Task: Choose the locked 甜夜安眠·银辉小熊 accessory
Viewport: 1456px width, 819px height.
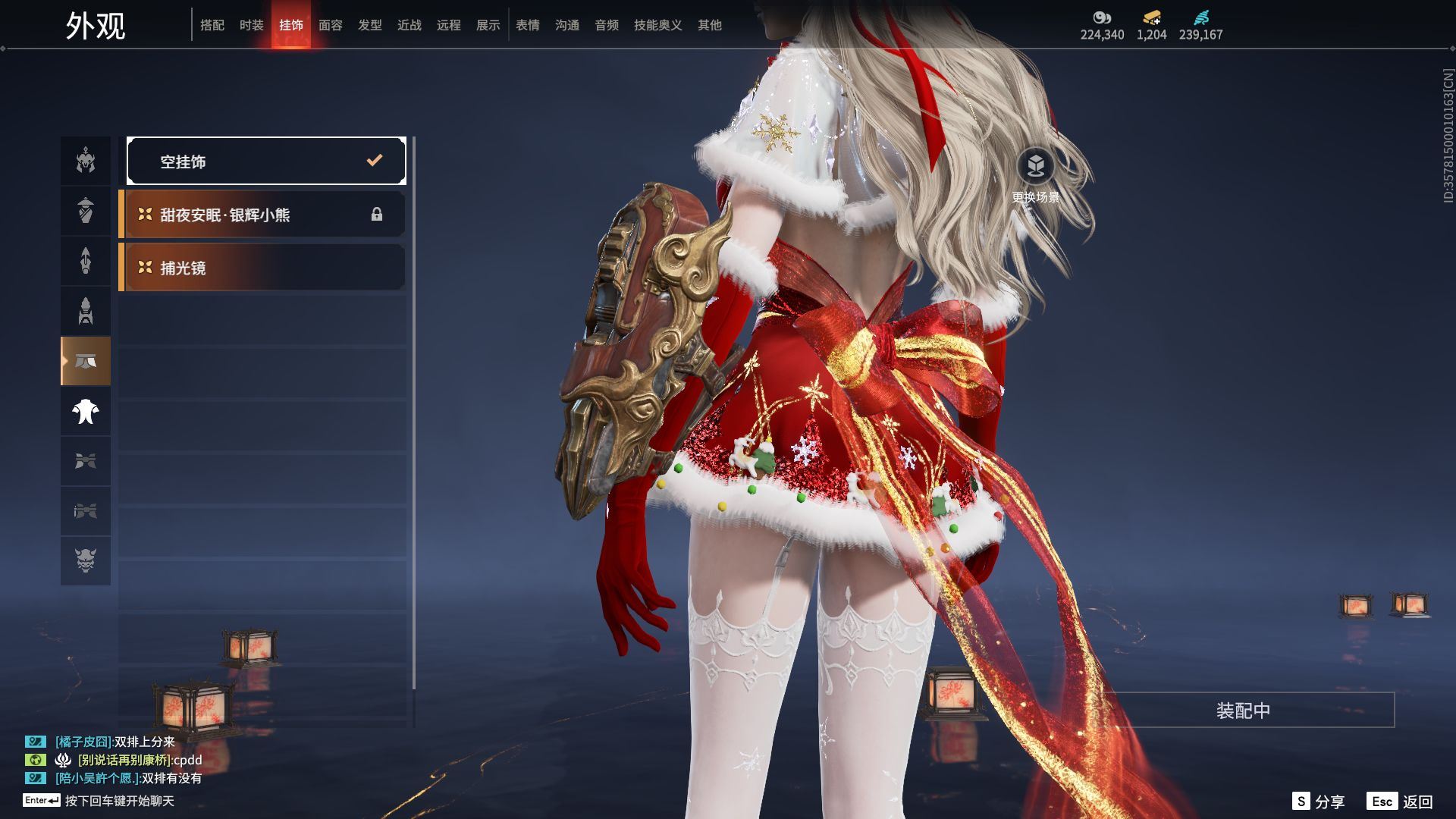Action: pos(262,215)
